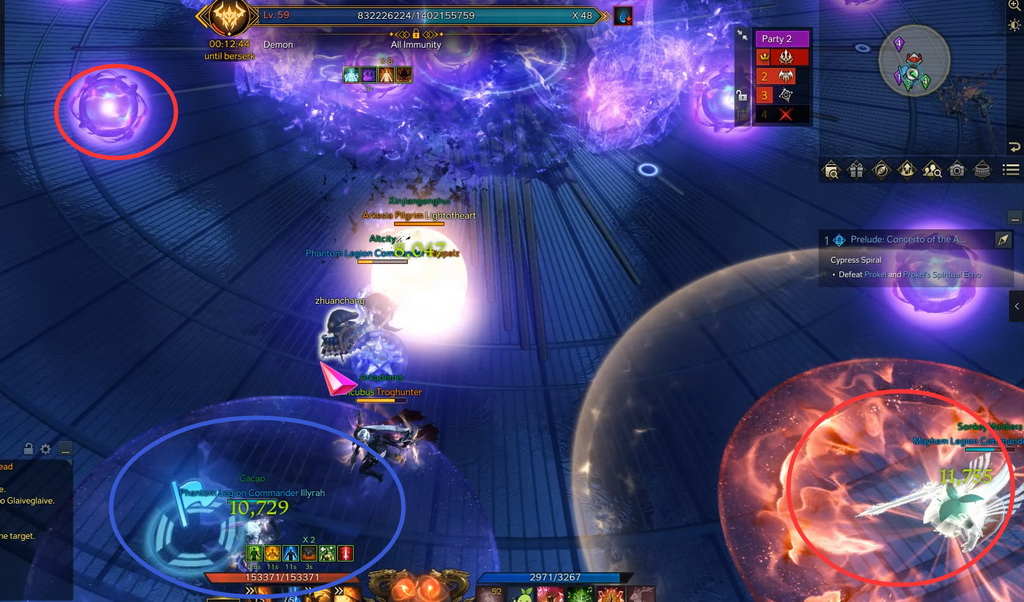Open the Party 2 raid frame header
1024x602 pixels.
780,38
